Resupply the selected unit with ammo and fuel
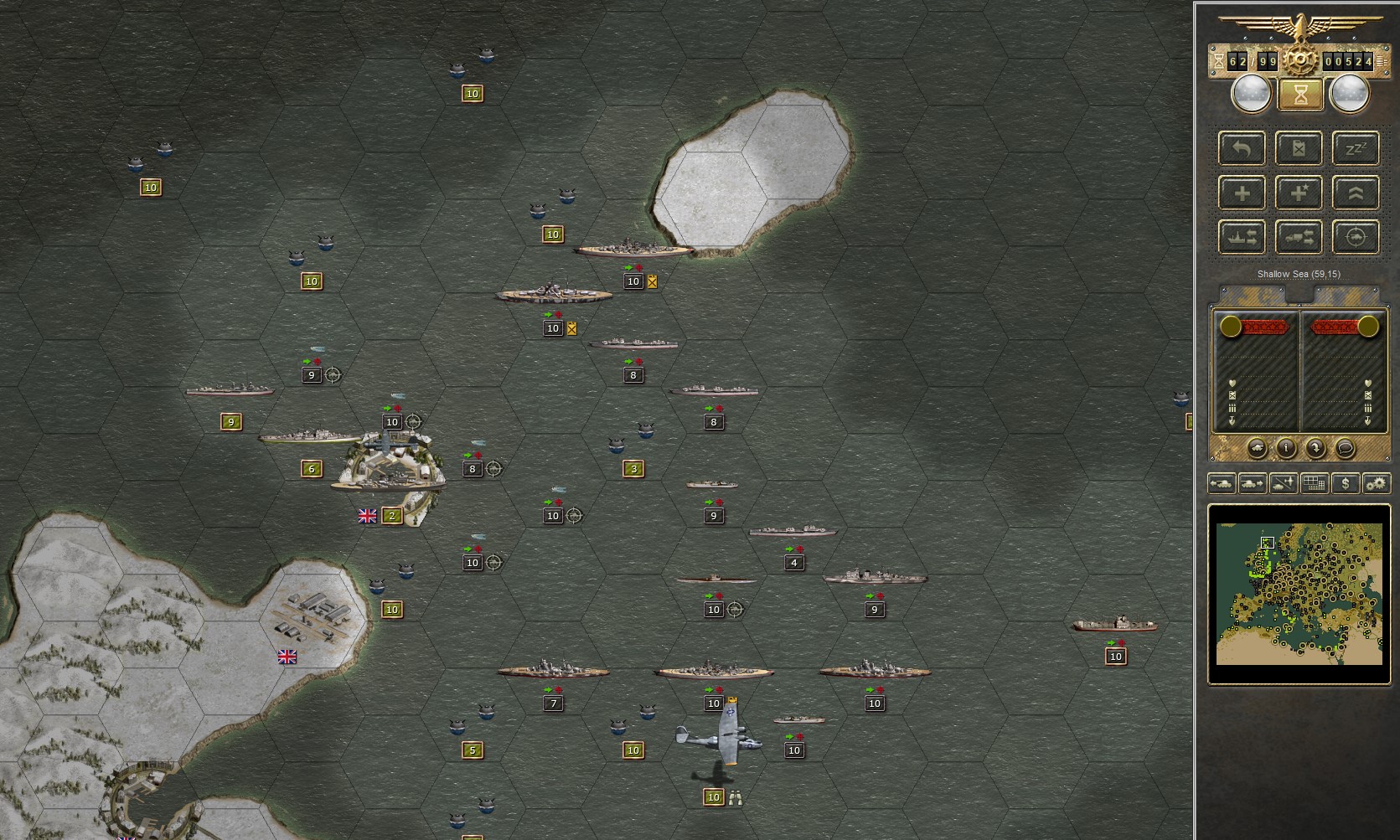Viewport: 1400px width, 840px height. point(1298,148)
